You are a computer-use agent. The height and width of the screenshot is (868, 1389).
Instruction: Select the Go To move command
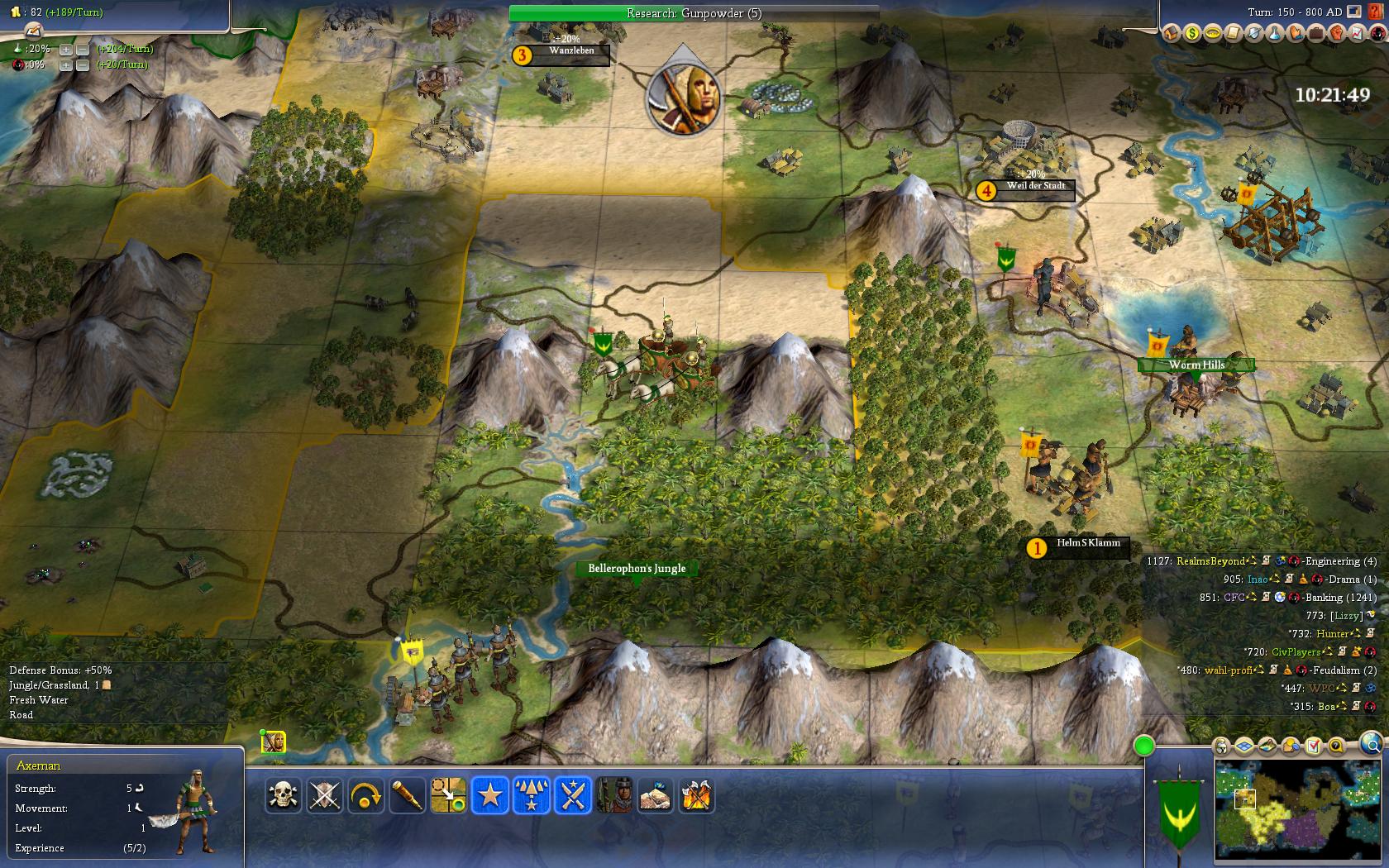coord(448,796)
